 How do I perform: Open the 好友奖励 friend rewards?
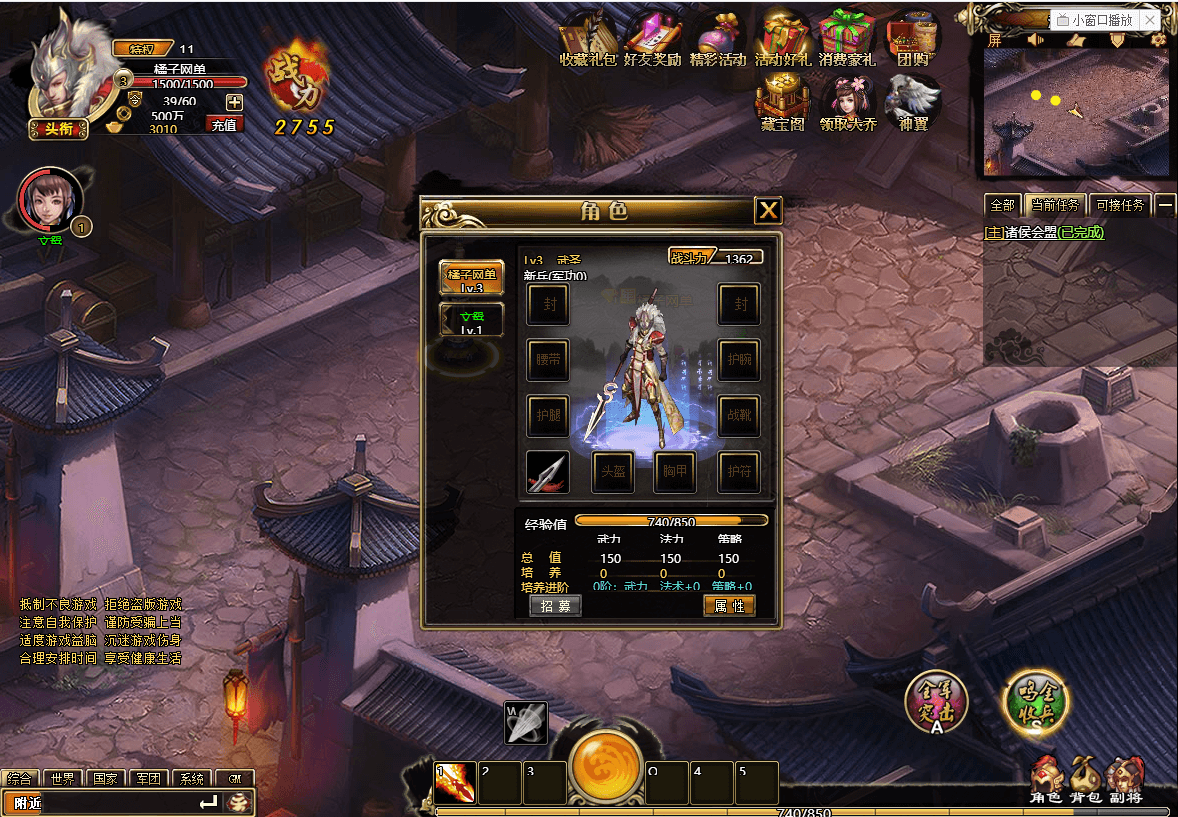(x=652, y=42)
